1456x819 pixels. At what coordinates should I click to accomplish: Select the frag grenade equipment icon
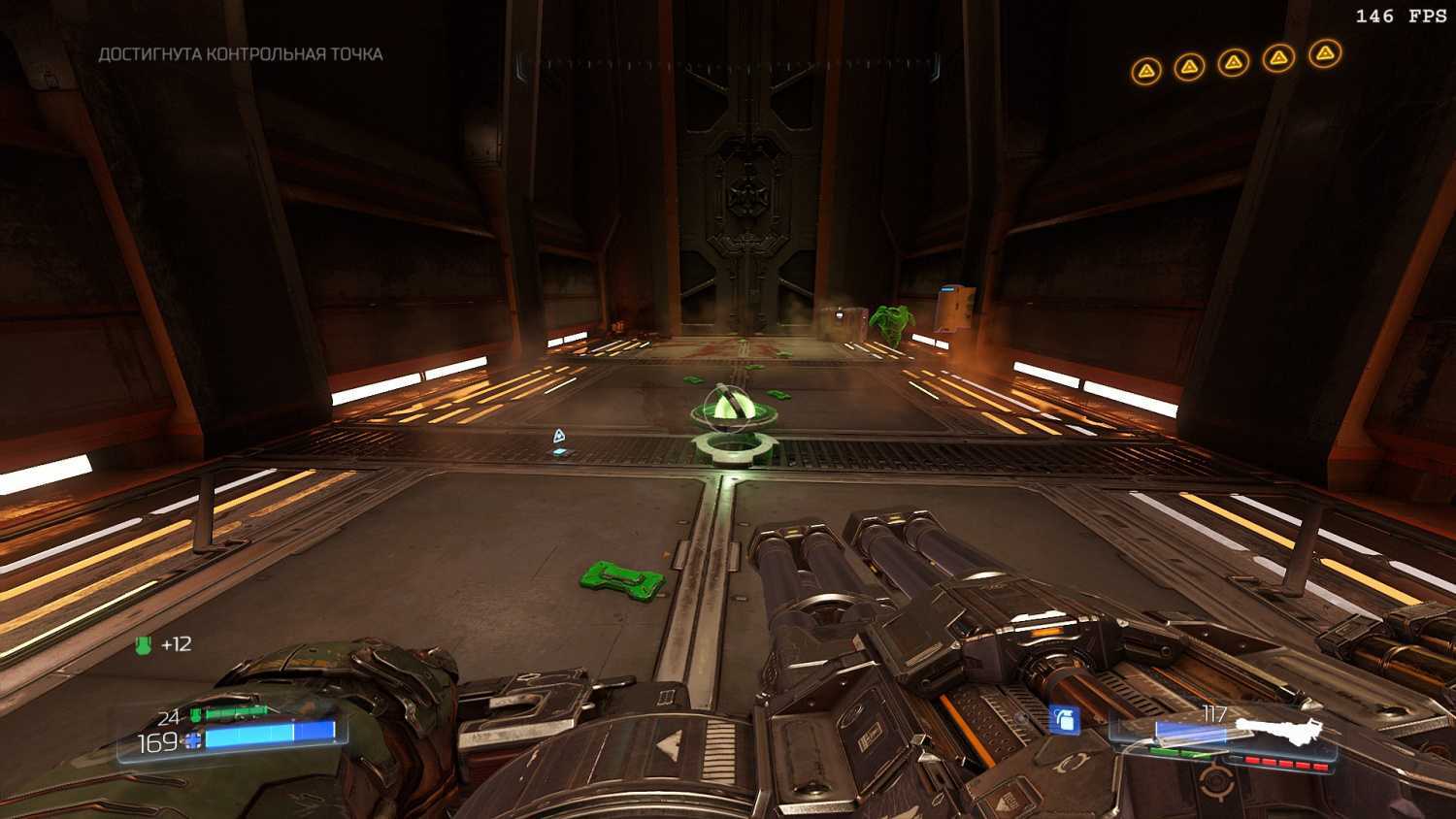point(1065,719)
